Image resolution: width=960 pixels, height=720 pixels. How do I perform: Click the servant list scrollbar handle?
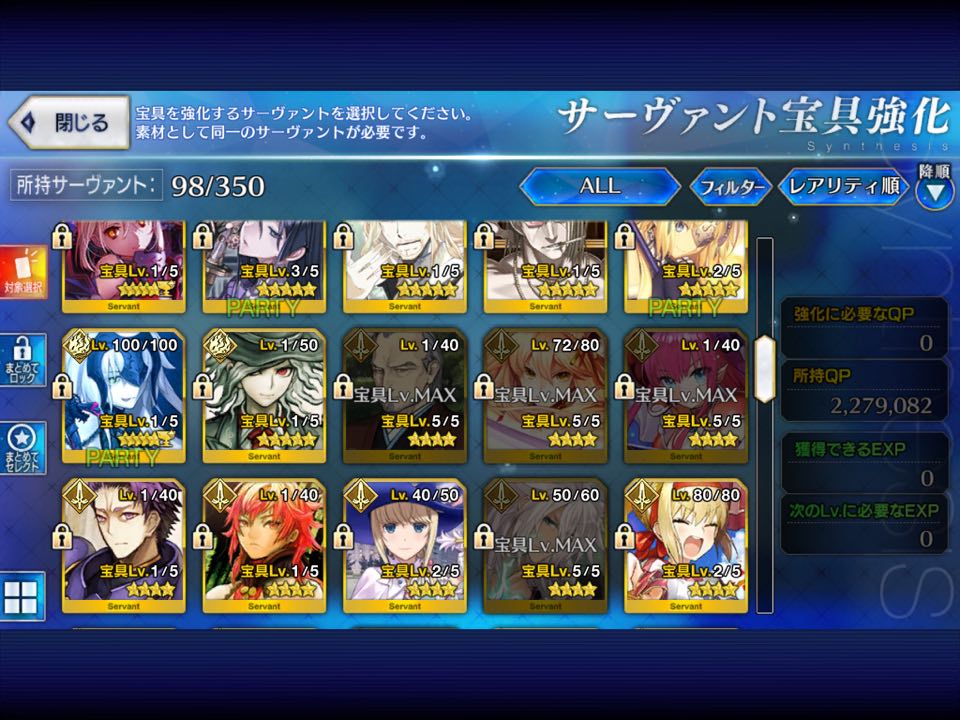[765, 368]
